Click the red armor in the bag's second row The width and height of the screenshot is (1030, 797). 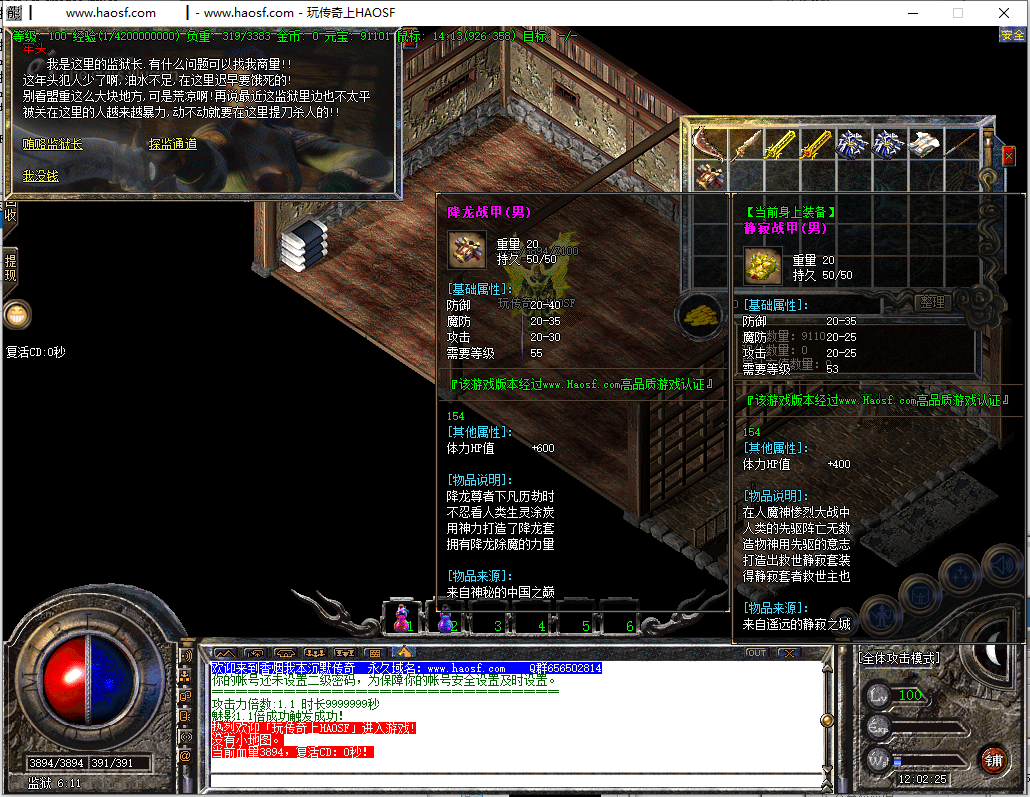click(711, 176)
